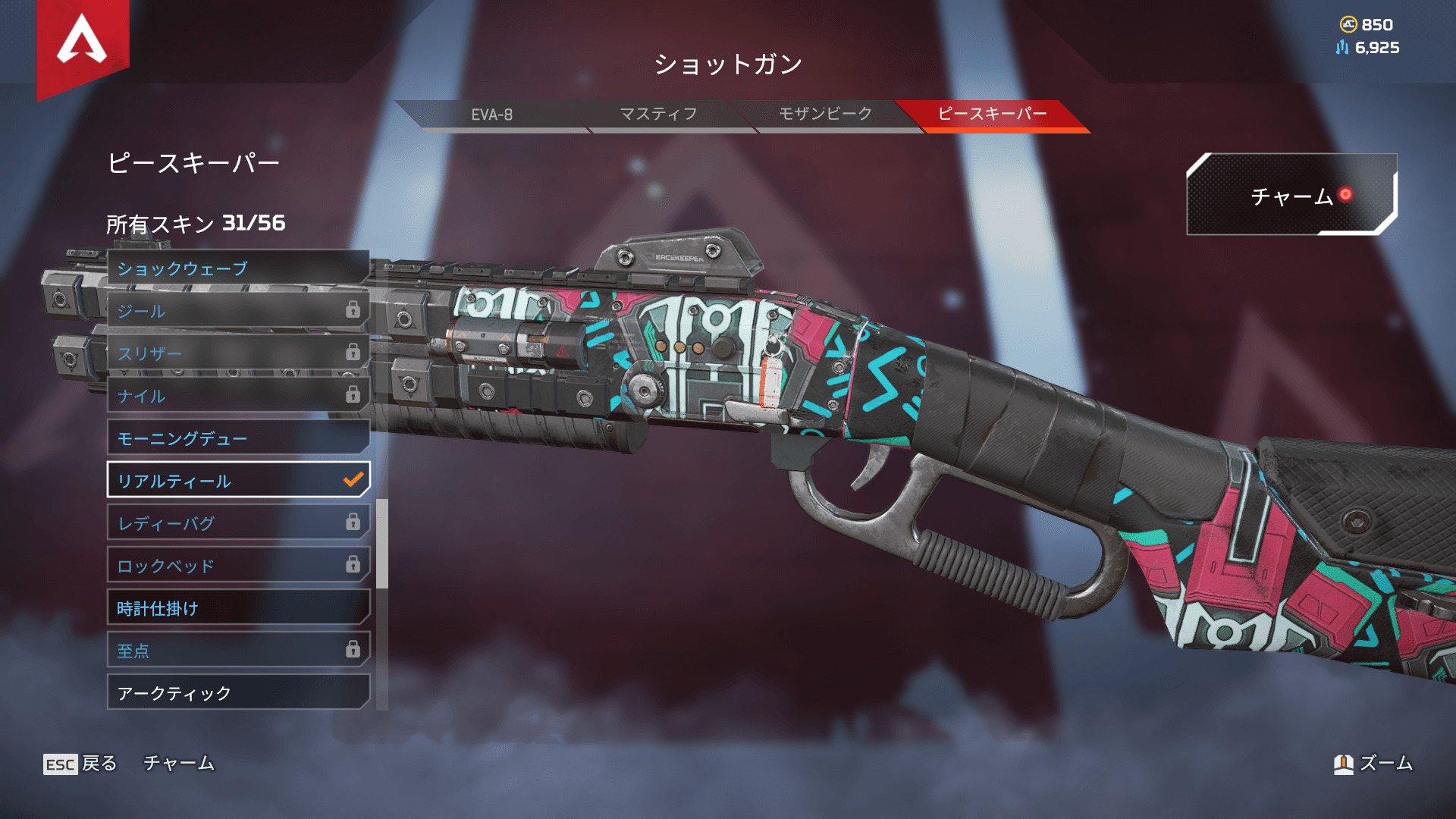
Task: Select the locked ナイル skin
Action: tap(238, 396)
